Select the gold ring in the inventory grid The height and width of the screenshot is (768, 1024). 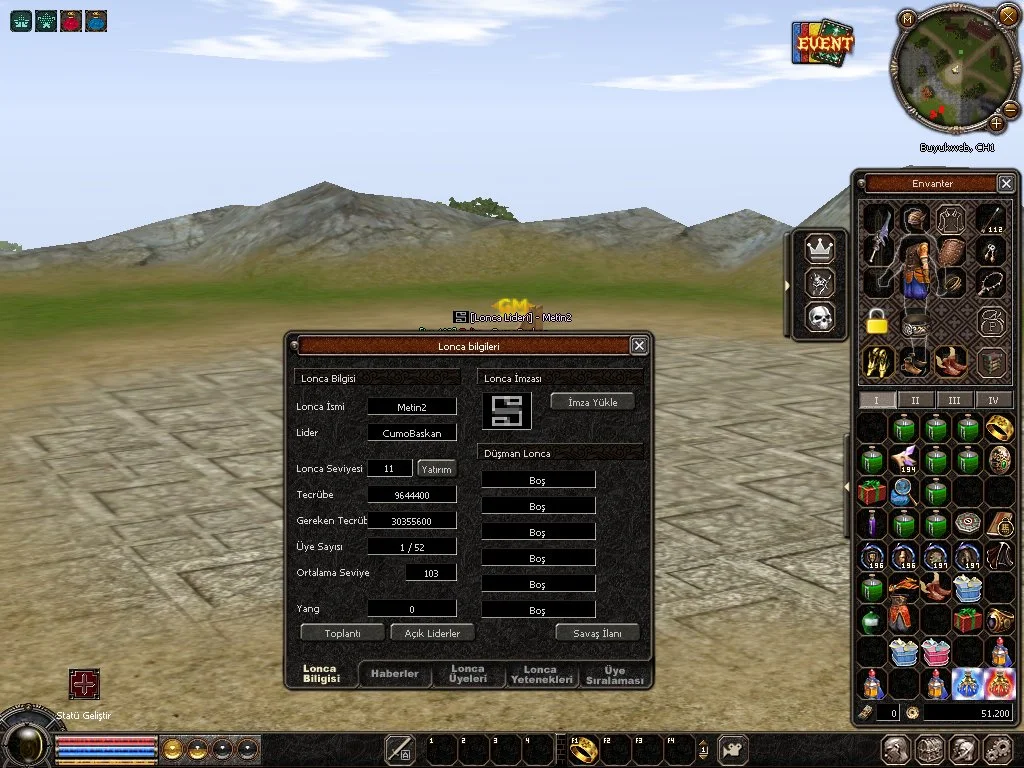pos(1000,428)
